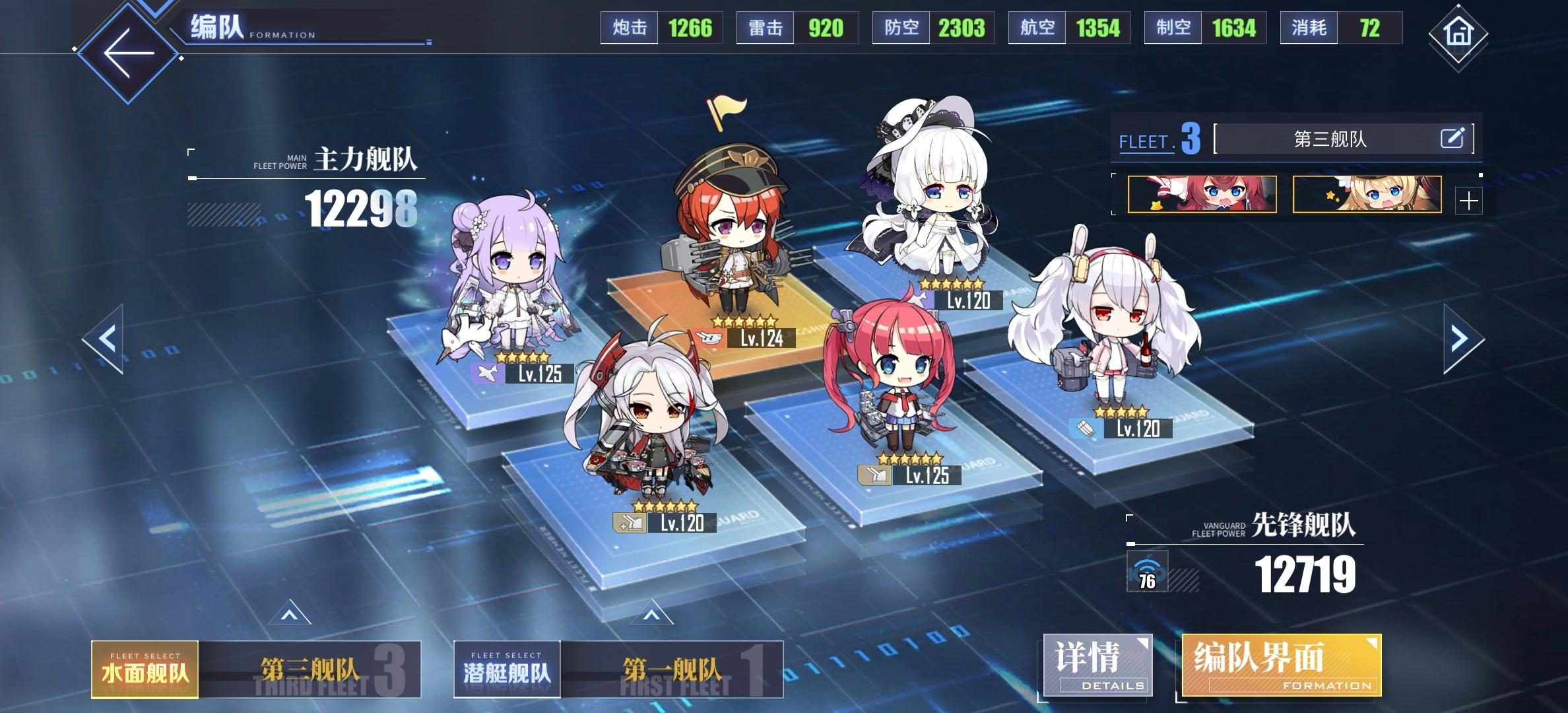Edit the fleet name 第三舰队
Viewport: 1568px width, 713px height.
click(1452, 138)
